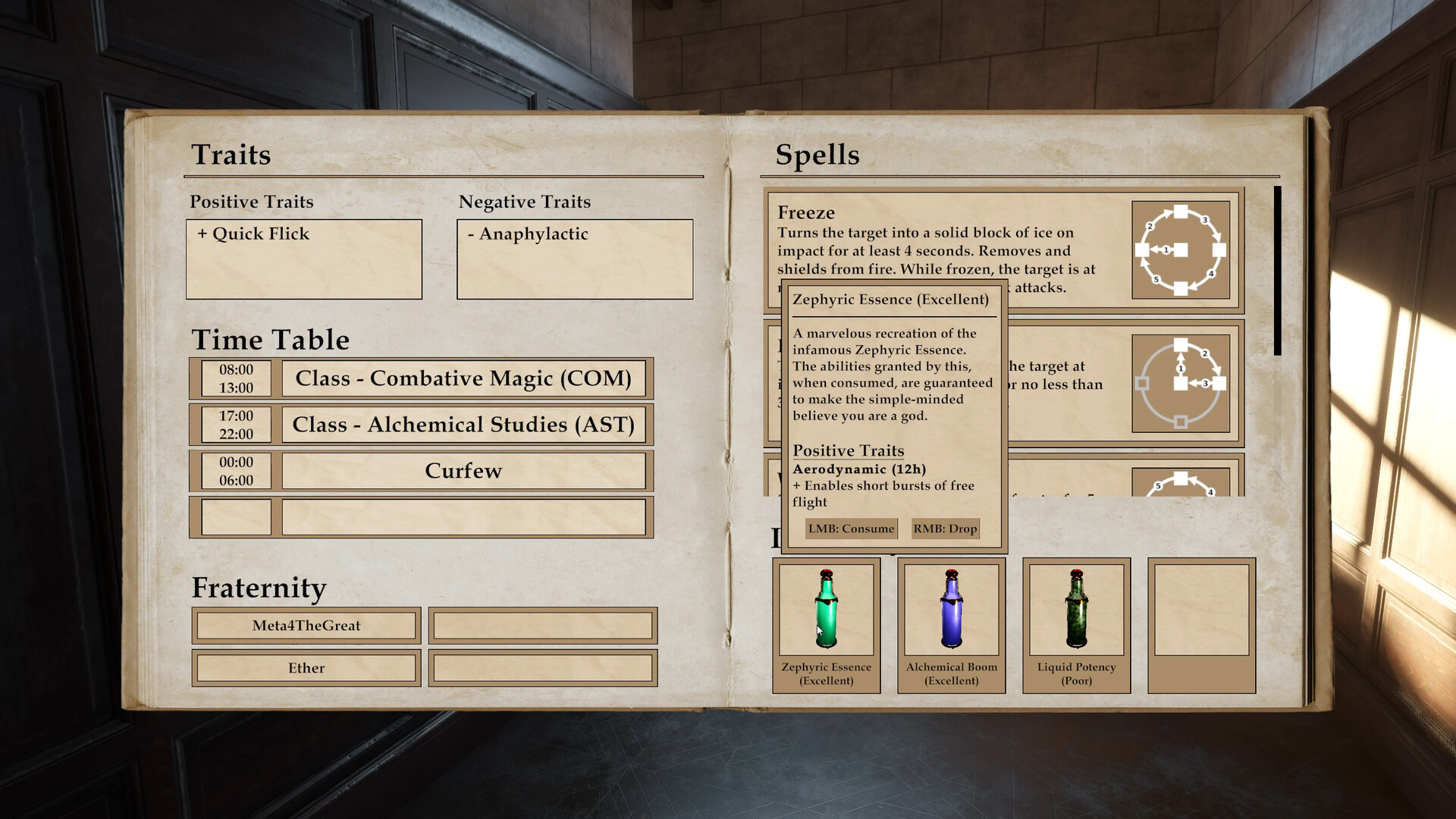Screen dimensions: 1456x819
Task: Click the Spells list scrollbar
Action: click(1278, 271)
